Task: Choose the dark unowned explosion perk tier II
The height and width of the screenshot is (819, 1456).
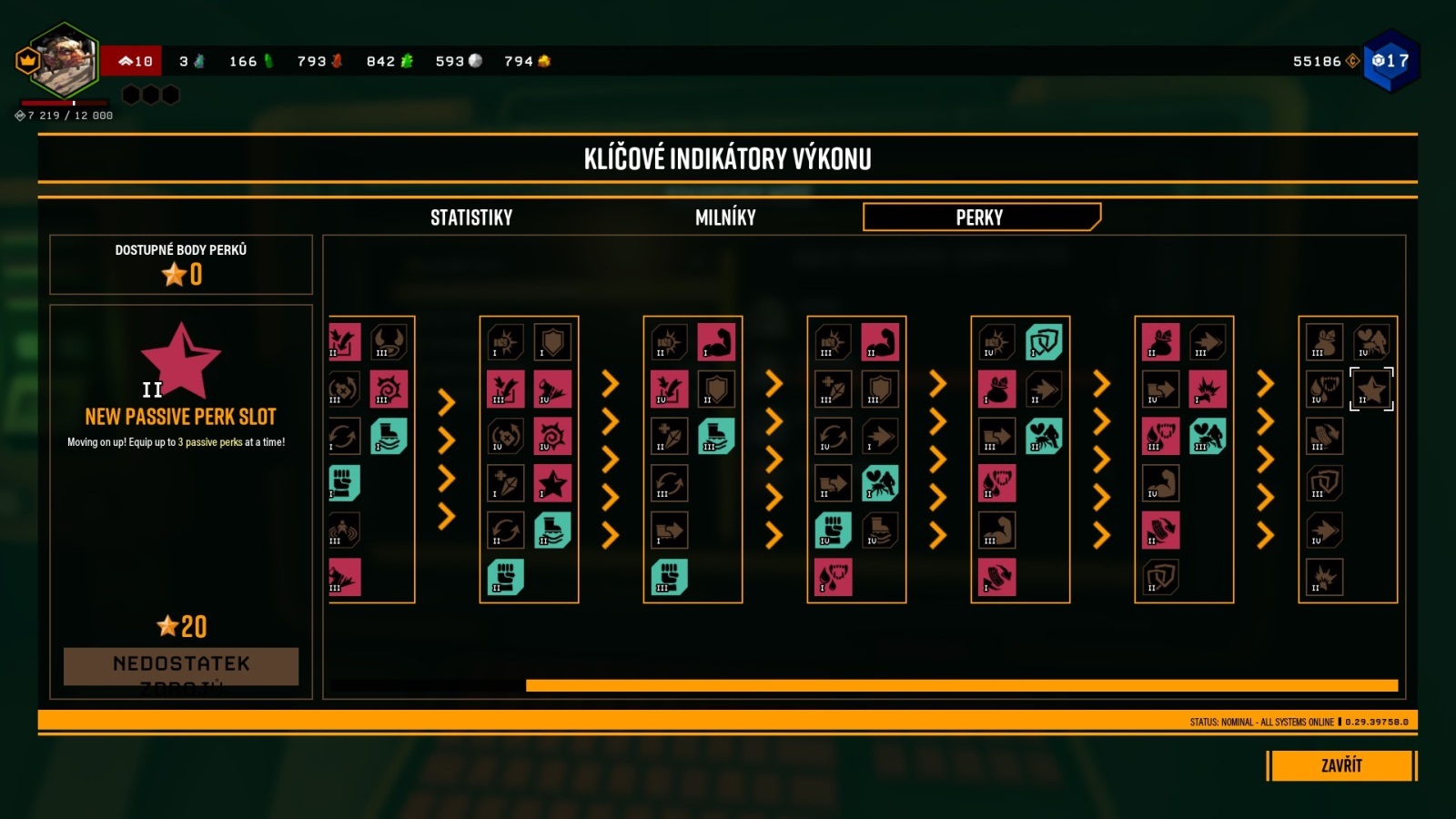Action: [x=1324, y=577]
